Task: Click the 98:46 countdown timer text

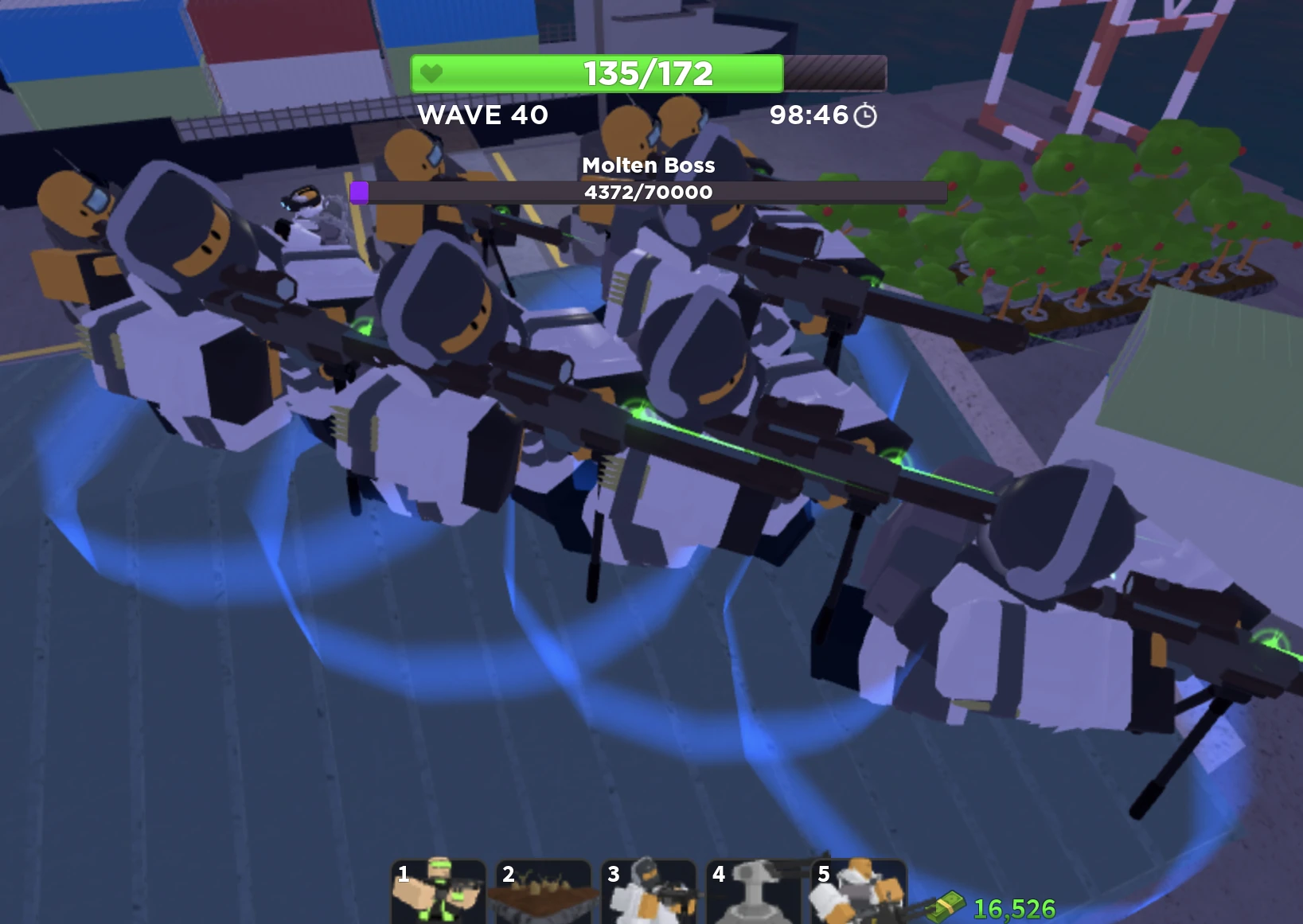Action: click(x=807, y=115)
